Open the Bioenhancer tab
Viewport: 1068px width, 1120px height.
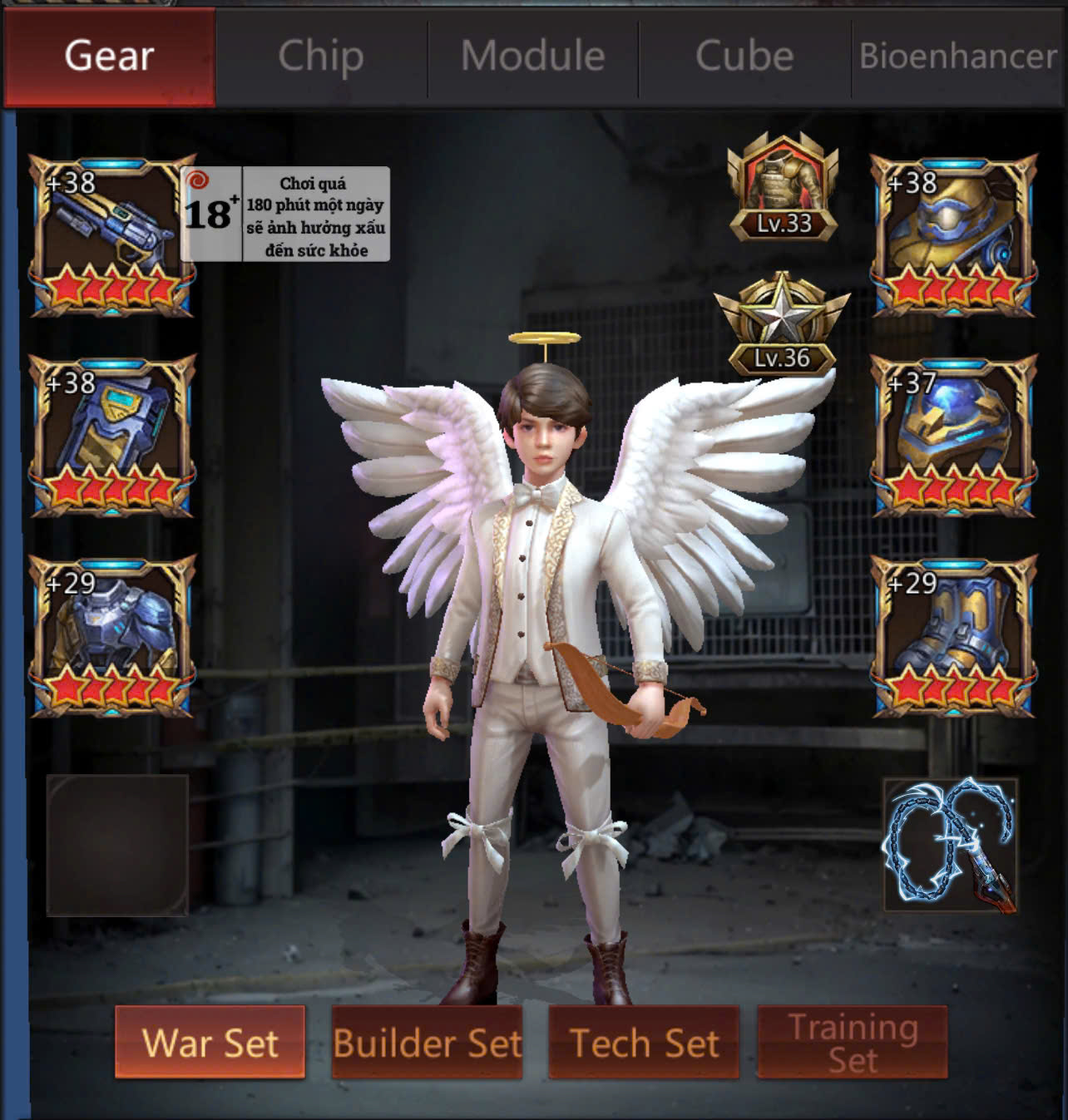click(958, 57)
